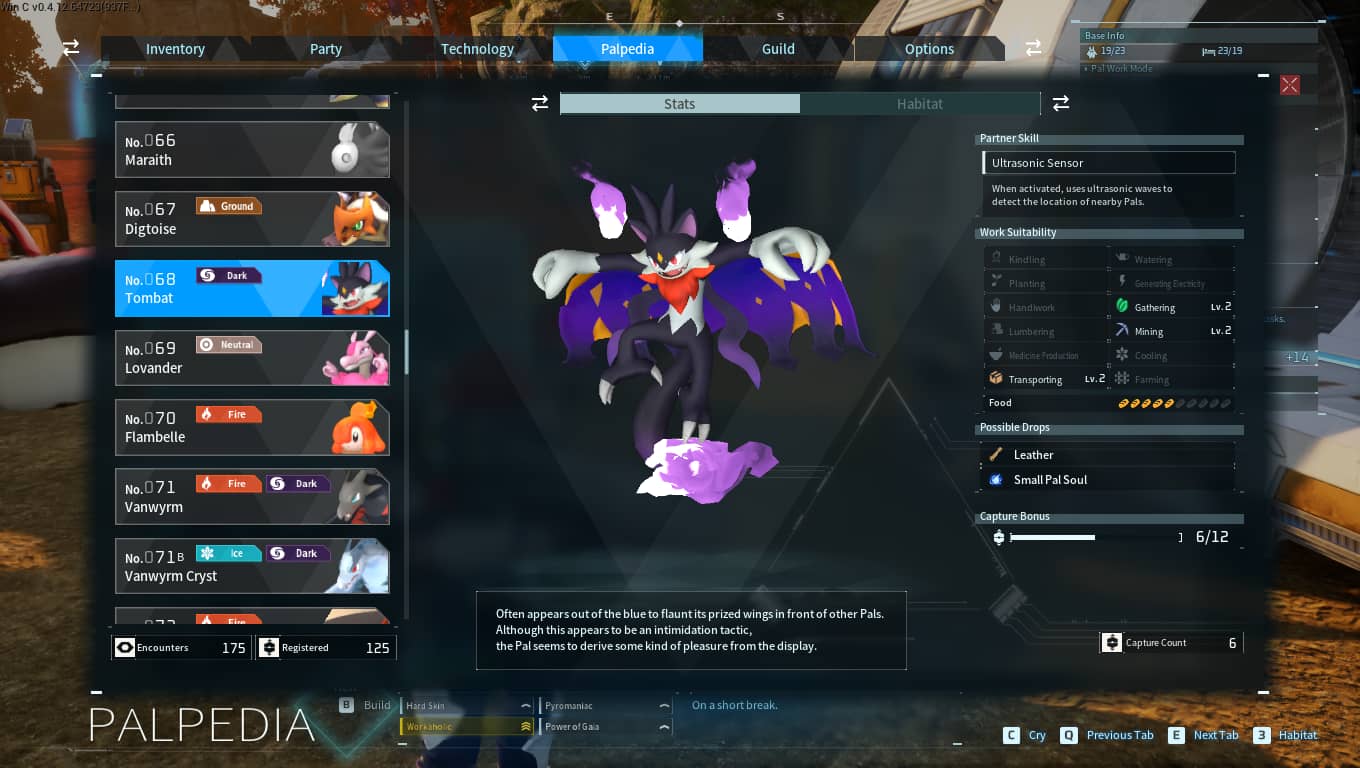Expand the Hard Skin skill chevron
Image resolution: width=1360 pixels, height=768 pixels.
click(525, 705)
